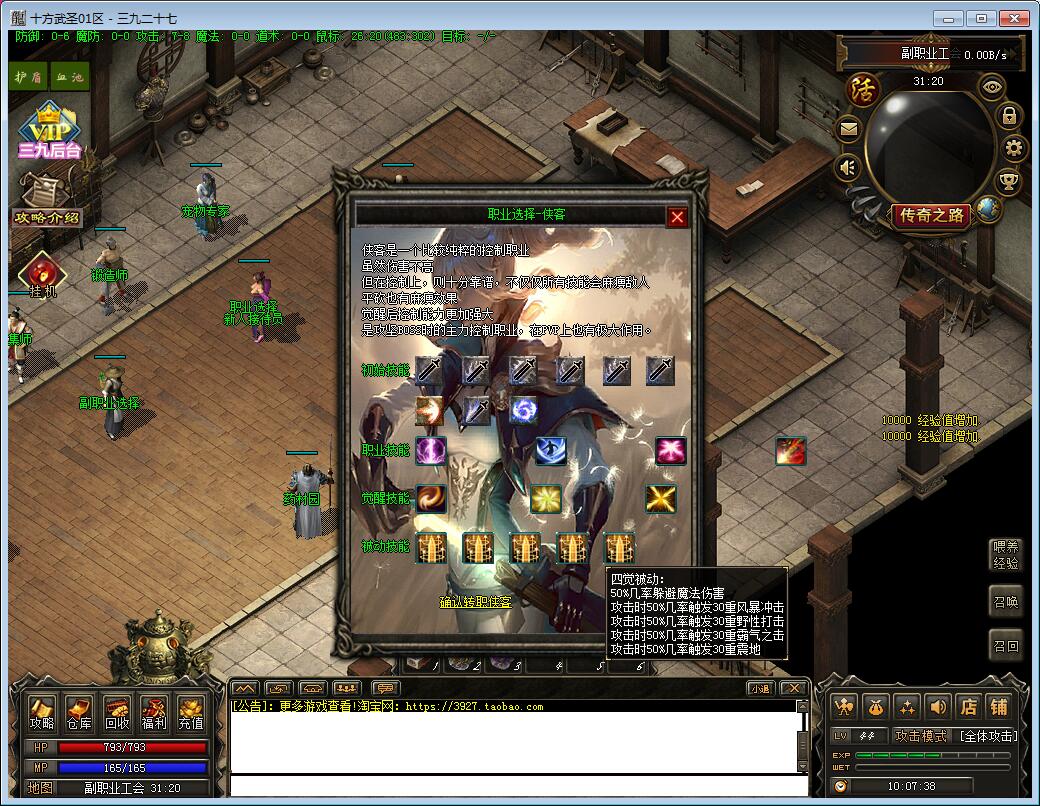
Task: Open the 回收 recycle button
Action: 116,713
